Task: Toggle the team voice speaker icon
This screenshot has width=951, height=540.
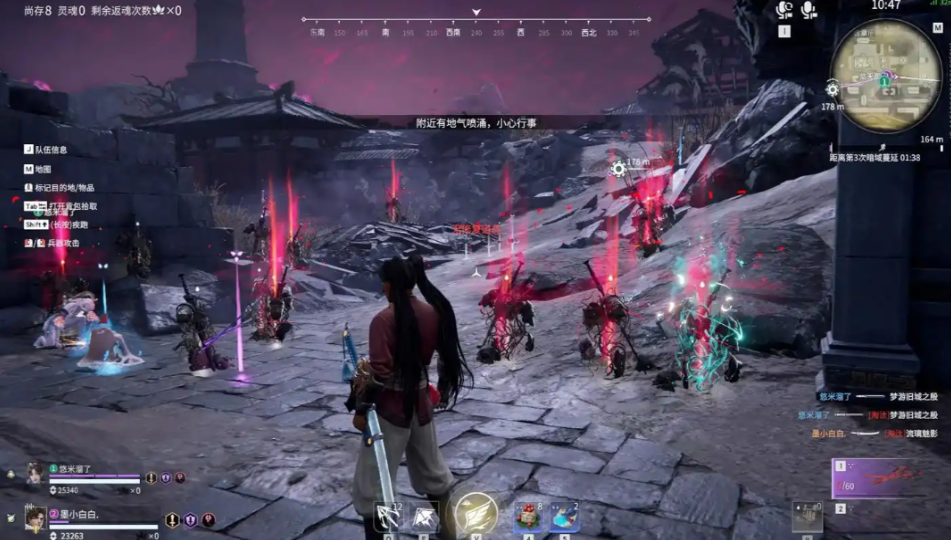Action: click(808, 10)
